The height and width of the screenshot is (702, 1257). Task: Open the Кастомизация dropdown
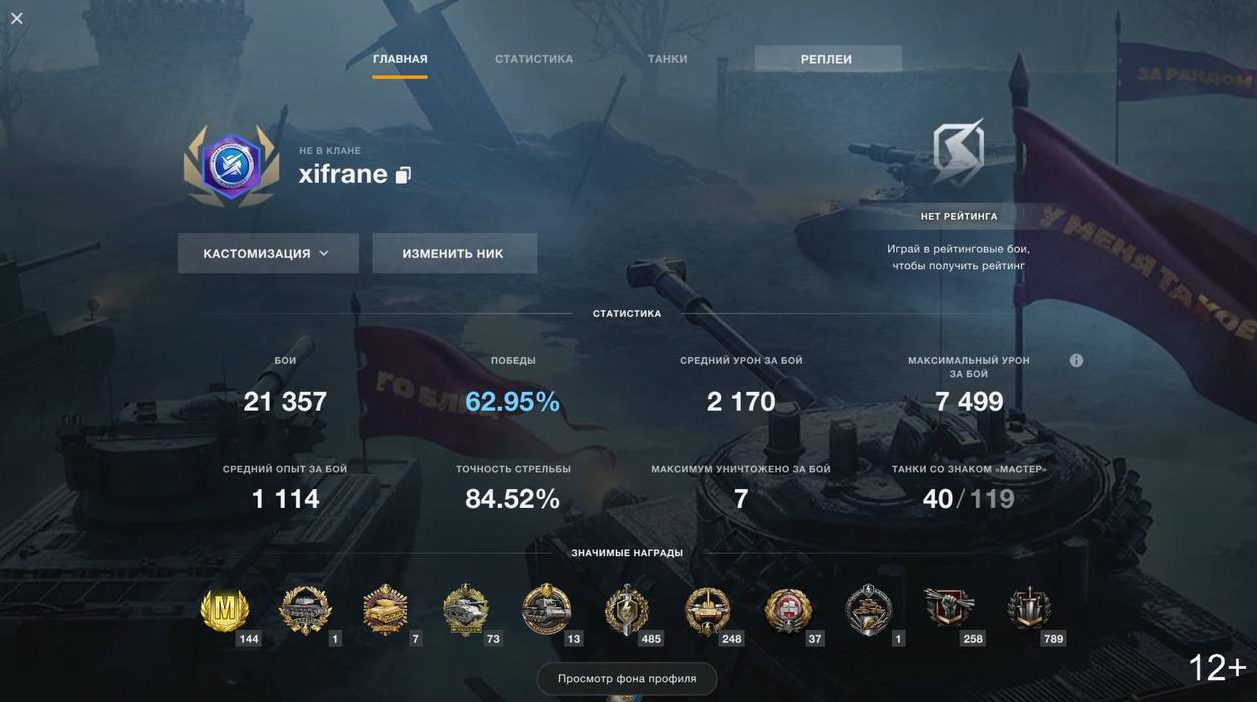[x=268, y=253]
